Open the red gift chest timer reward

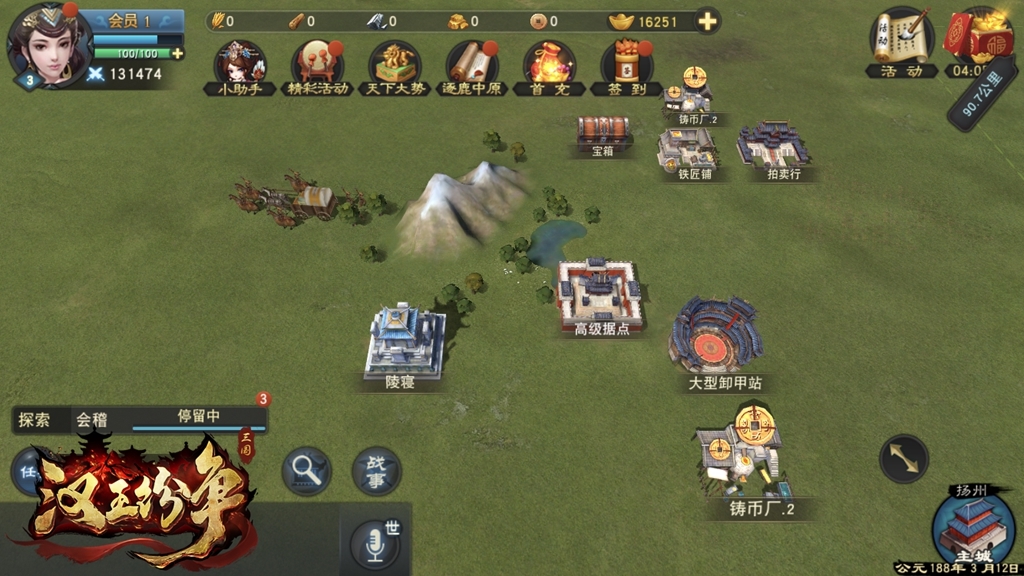tap(978, 42)
